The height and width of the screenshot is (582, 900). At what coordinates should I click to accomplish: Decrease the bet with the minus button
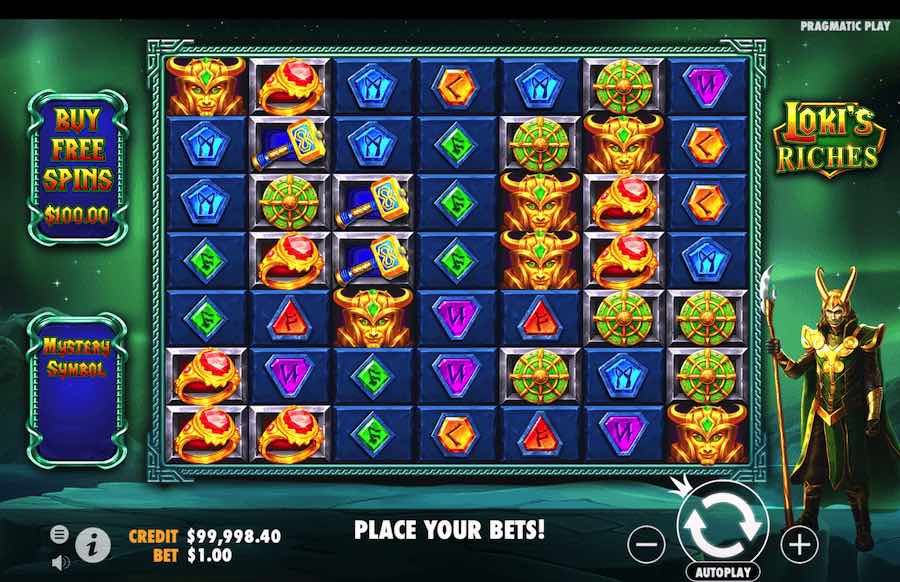648,544
